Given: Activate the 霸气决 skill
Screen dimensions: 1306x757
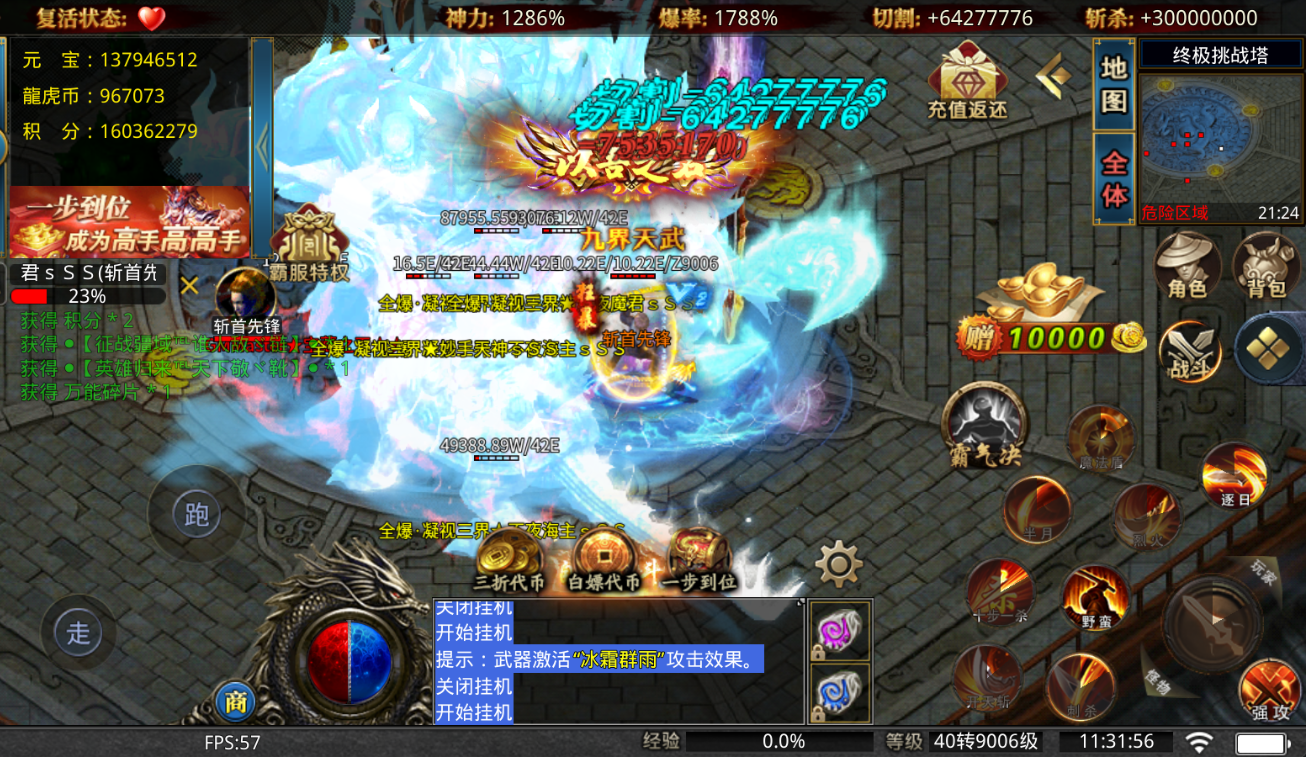Looking at the screenshot, I should pos(986,425).
